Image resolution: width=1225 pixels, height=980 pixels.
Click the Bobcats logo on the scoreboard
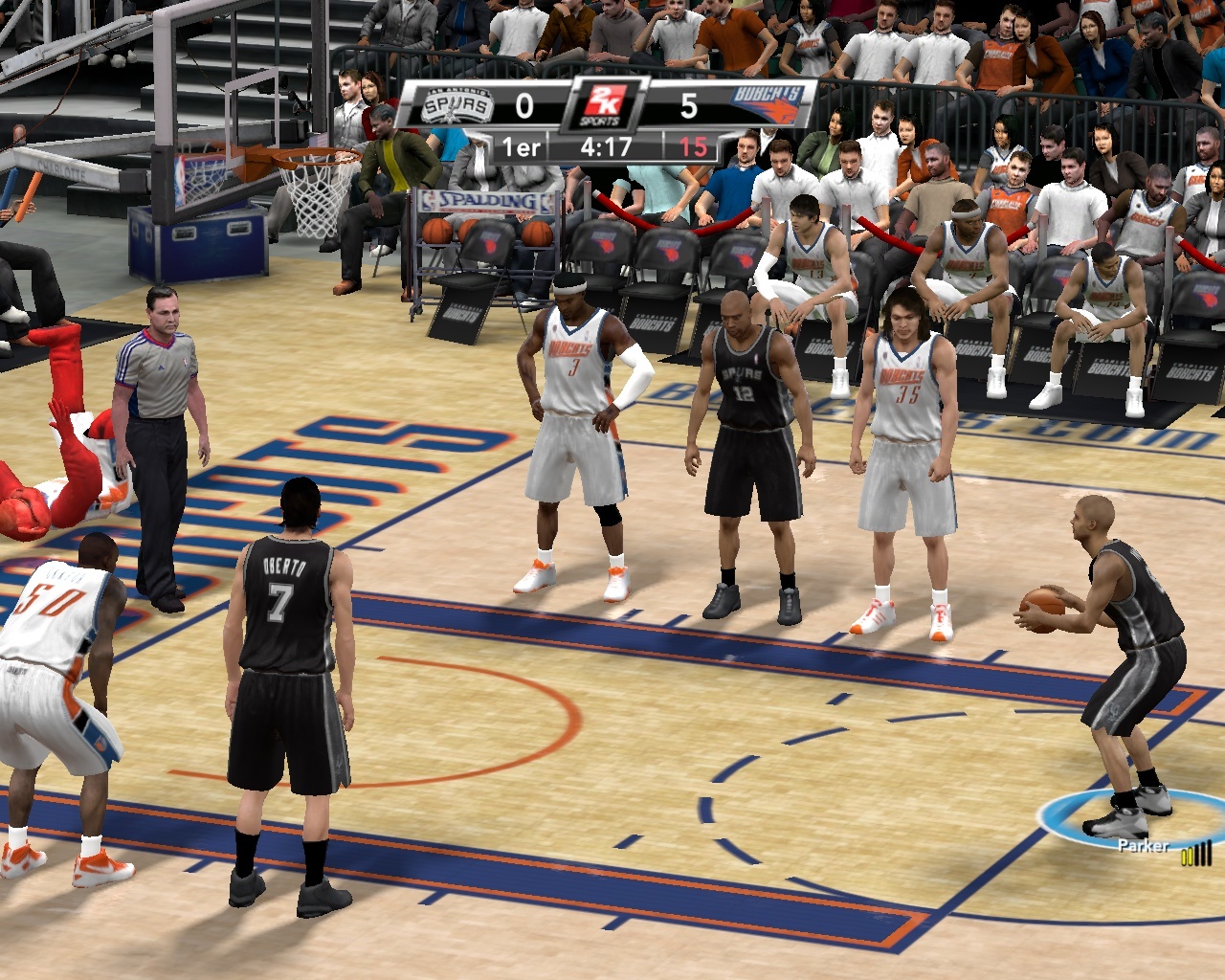pyautogui.click(x=768, y=104)
